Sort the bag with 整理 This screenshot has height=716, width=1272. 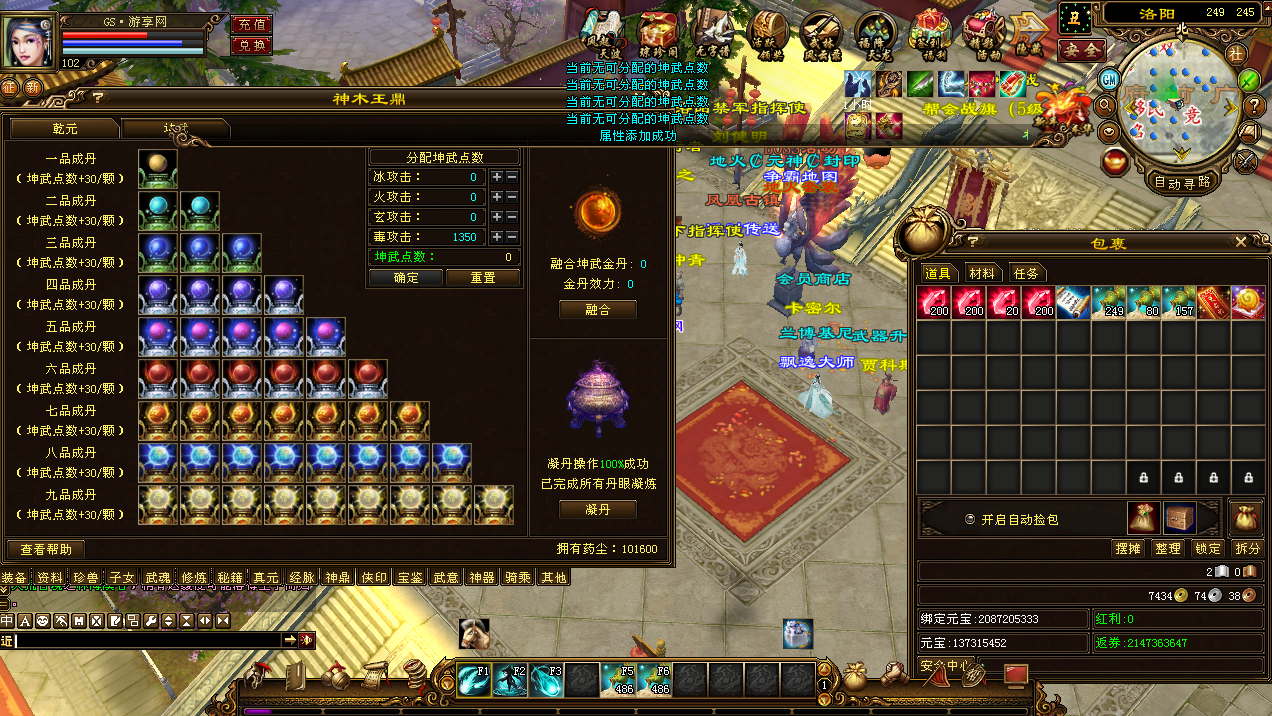click(x=1167, y=549)
